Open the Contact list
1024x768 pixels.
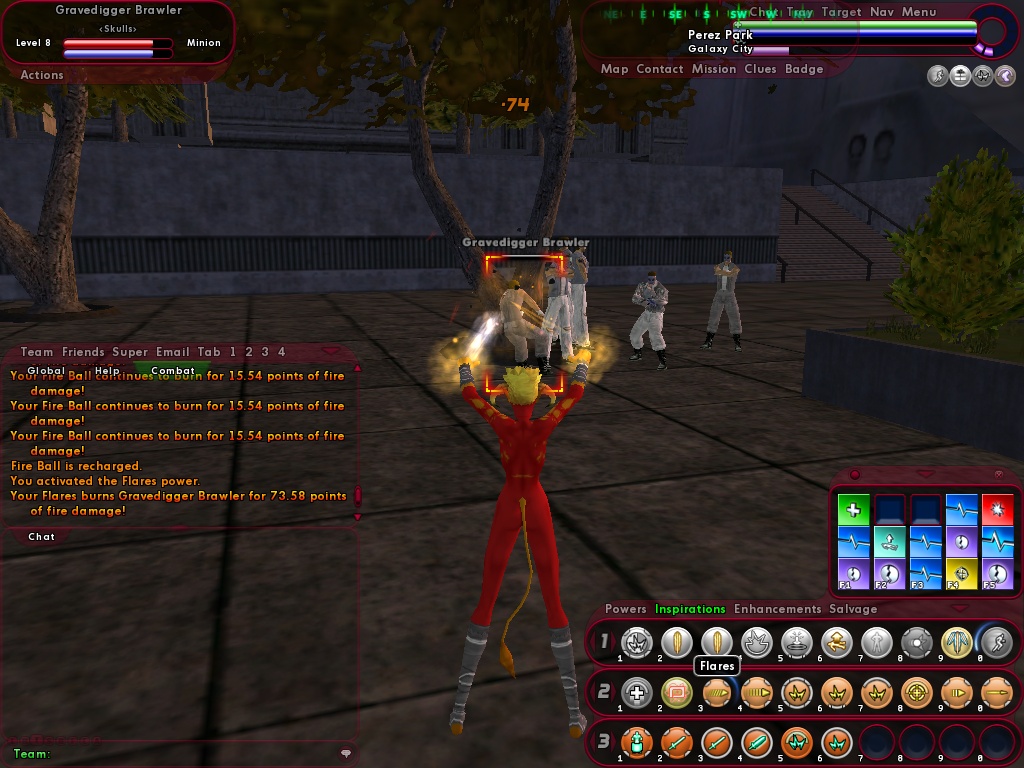660,69
